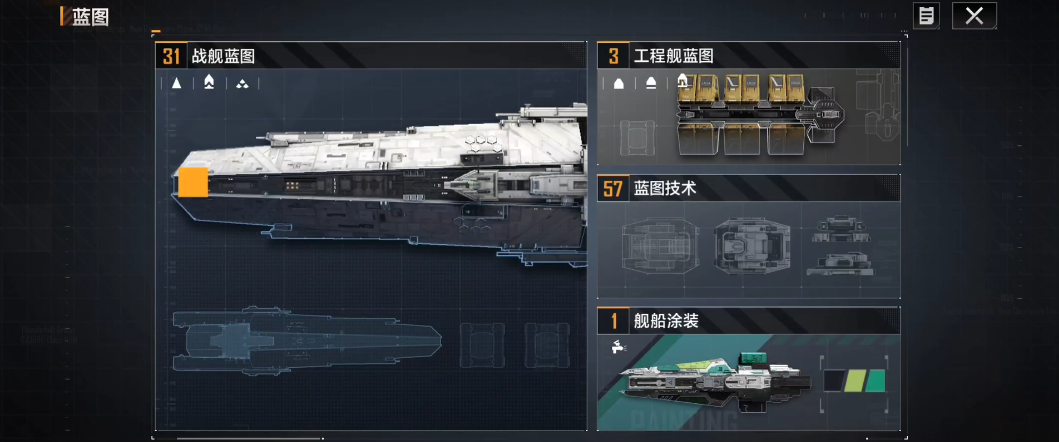Viewport: 1059px width, 442px height.
Task: Close the 蓝图 blueprint screen
Action: pos(974,16)
